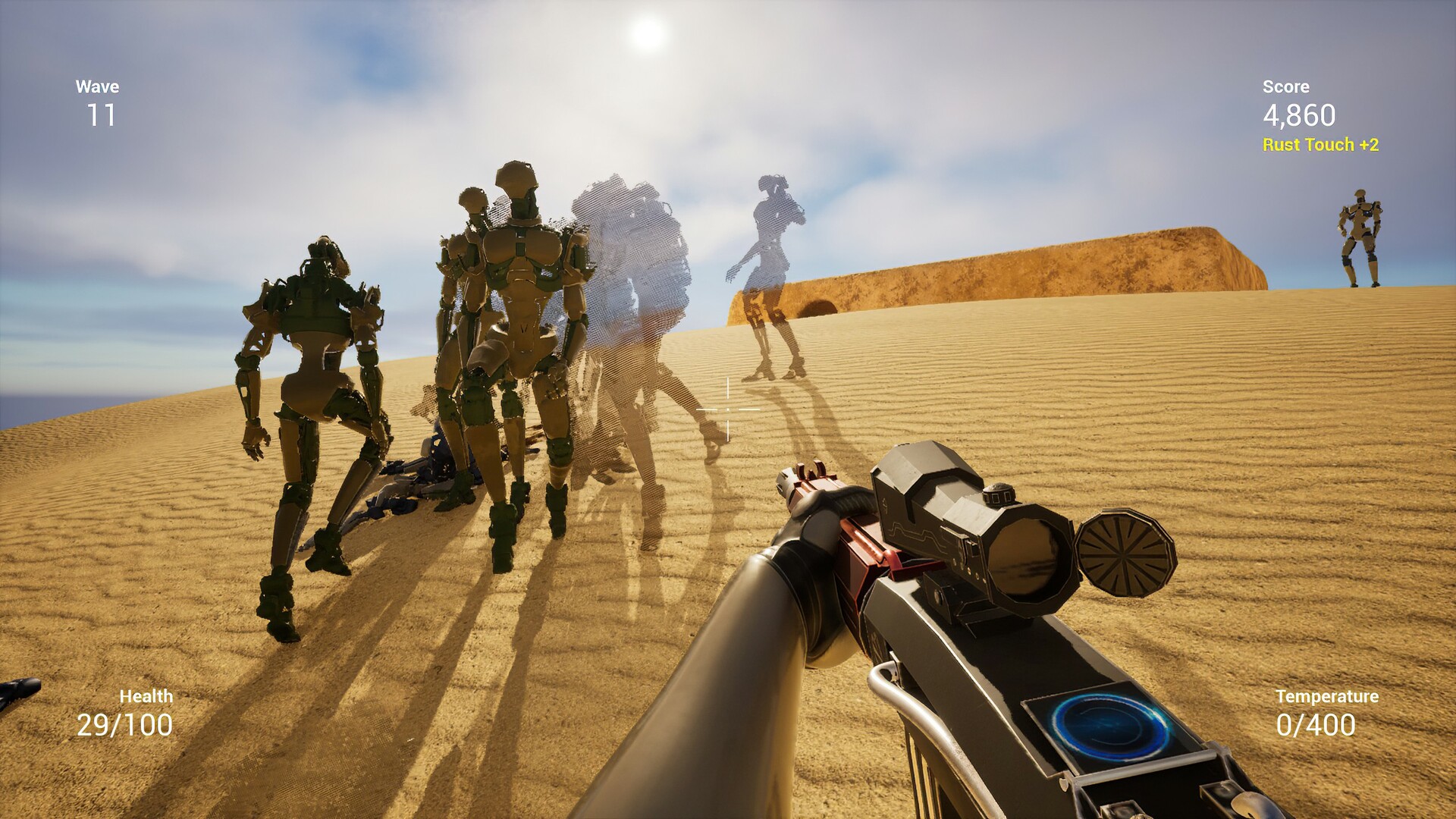Viewport: 1456px width, 819px height.
Task: Select the Score heading text
Action: (x=1285, y=86)
